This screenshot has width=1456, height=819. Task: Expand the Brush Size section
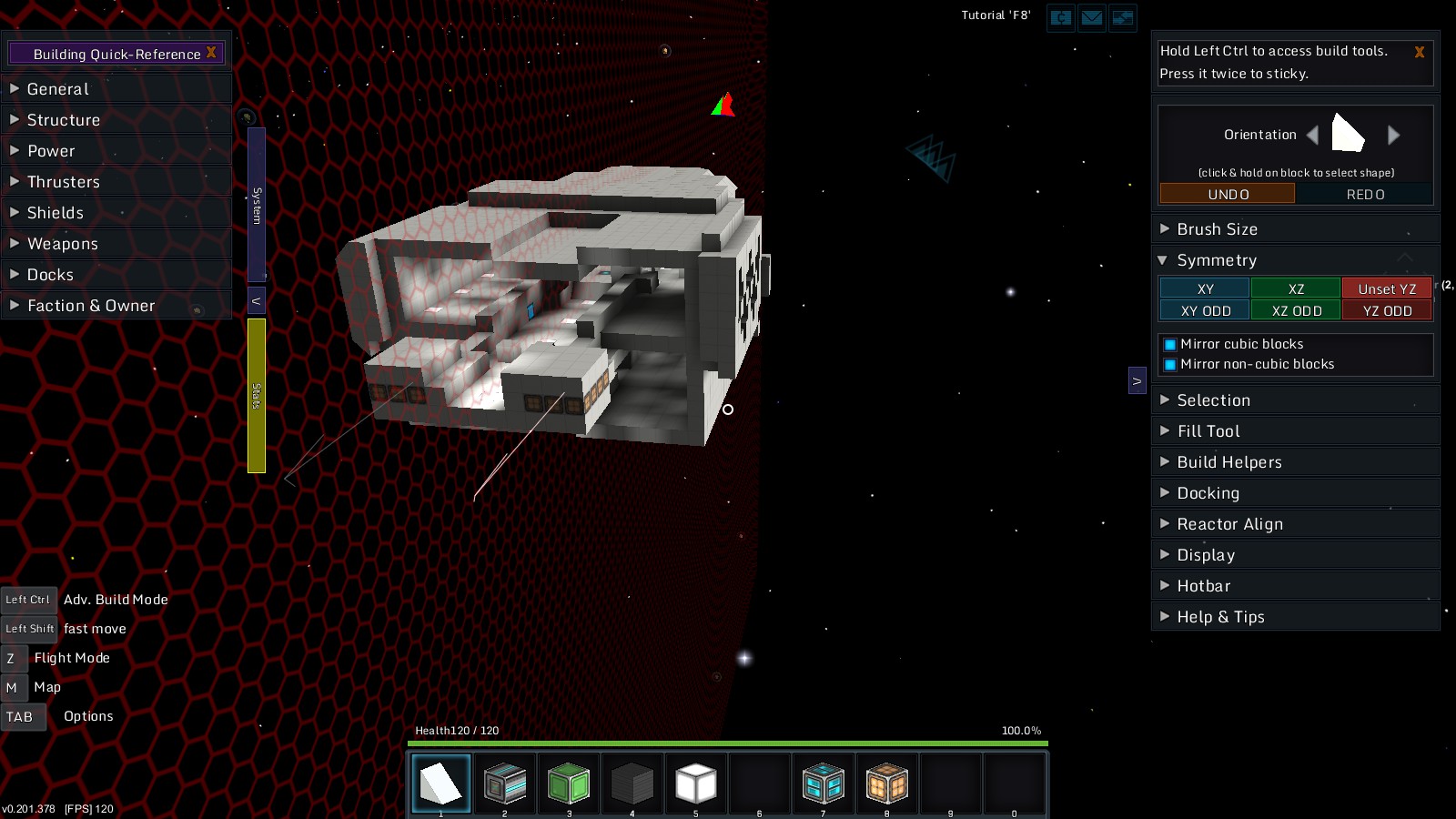point(1217,229)
